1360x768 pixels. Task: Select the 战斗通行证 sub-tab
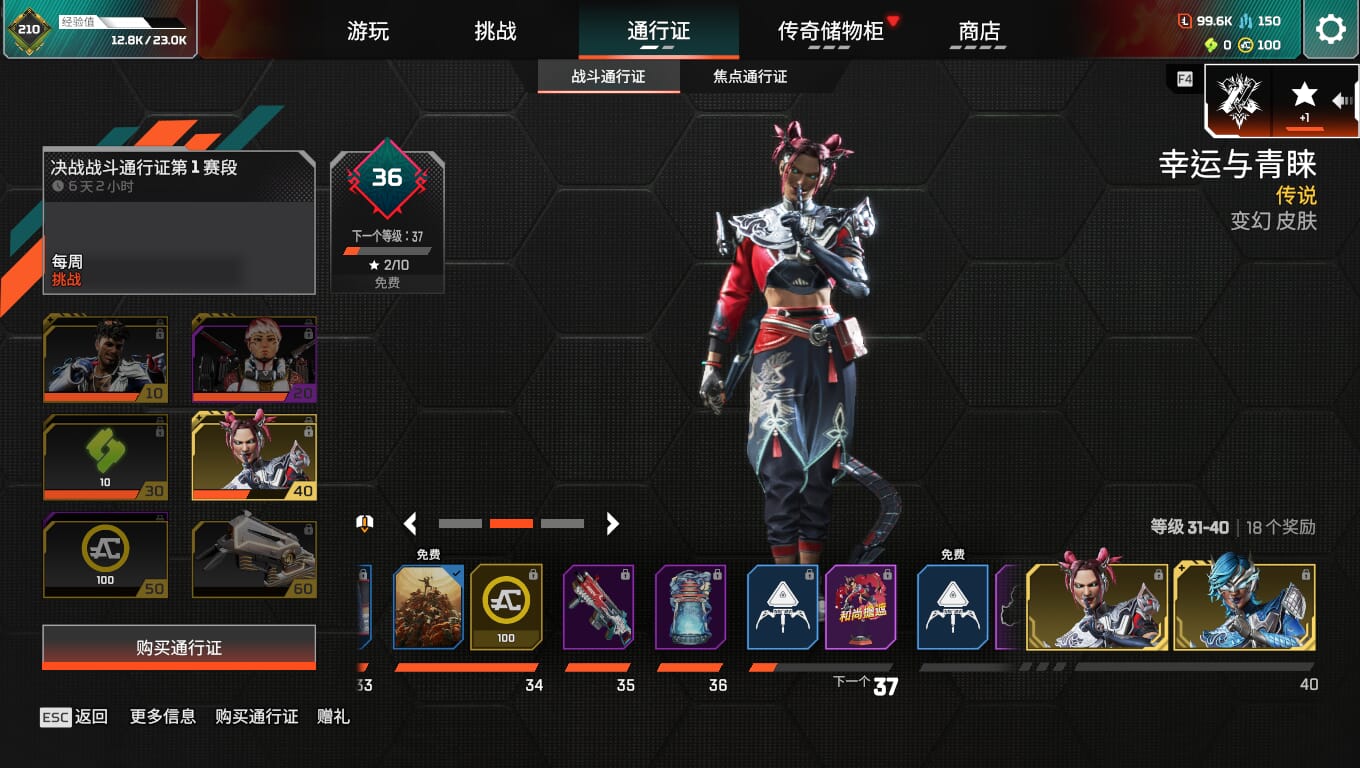[608, 77]
